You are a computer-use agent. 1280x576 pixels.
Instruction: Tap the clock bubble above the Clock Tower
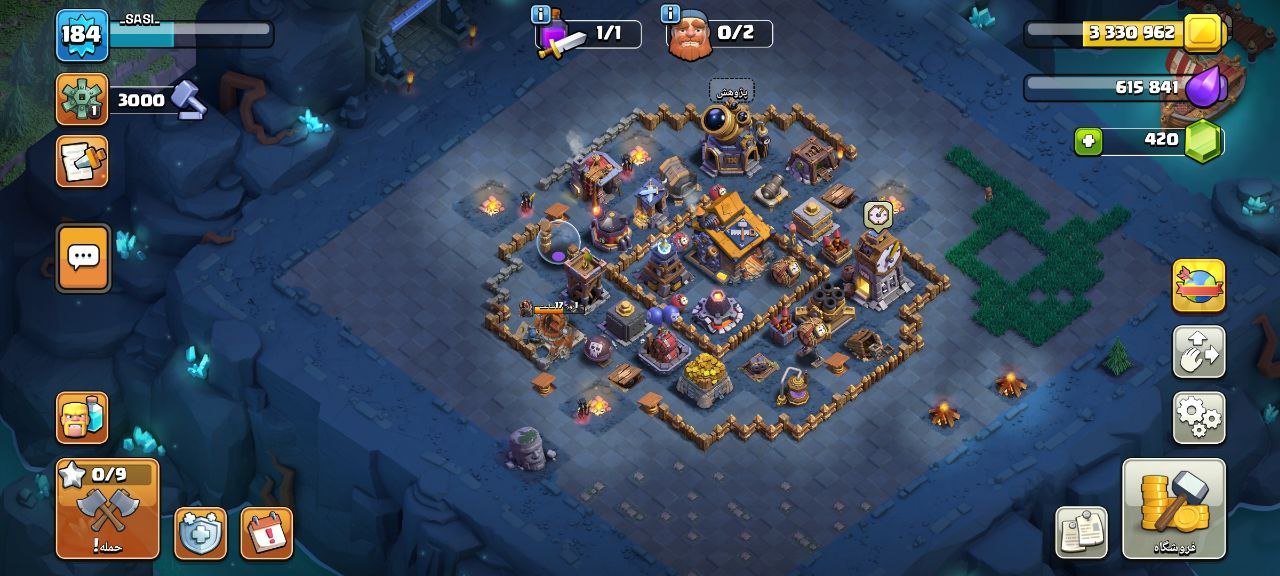pos(878,214)
